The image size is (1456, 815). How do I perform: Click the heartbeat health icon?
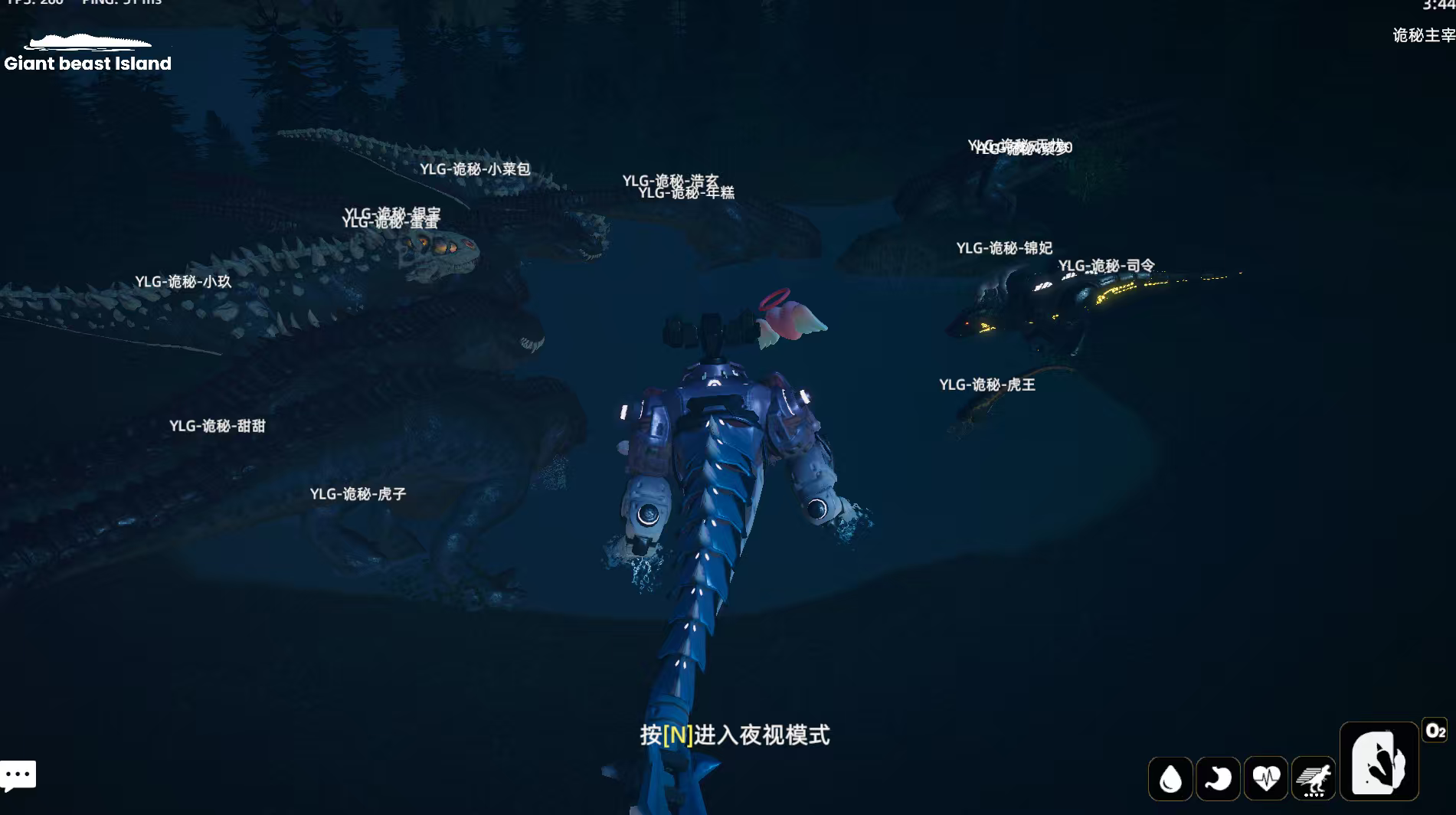[1266, 778]
